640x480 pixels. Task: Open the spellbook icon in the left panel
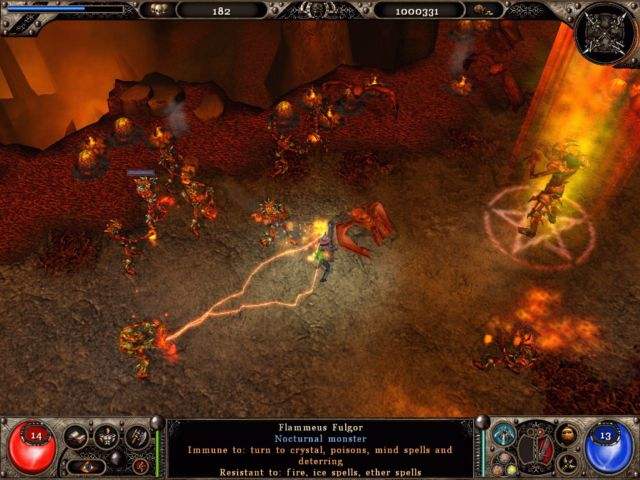77,437
